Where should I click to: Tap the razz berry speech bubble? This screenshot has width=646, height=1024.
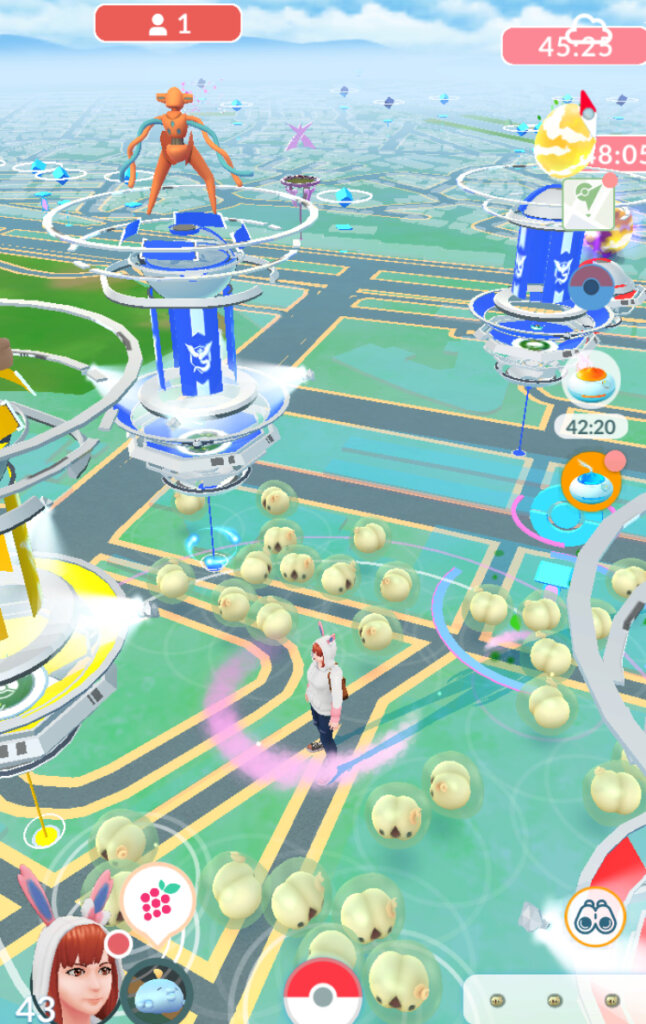tap(157, 901)
